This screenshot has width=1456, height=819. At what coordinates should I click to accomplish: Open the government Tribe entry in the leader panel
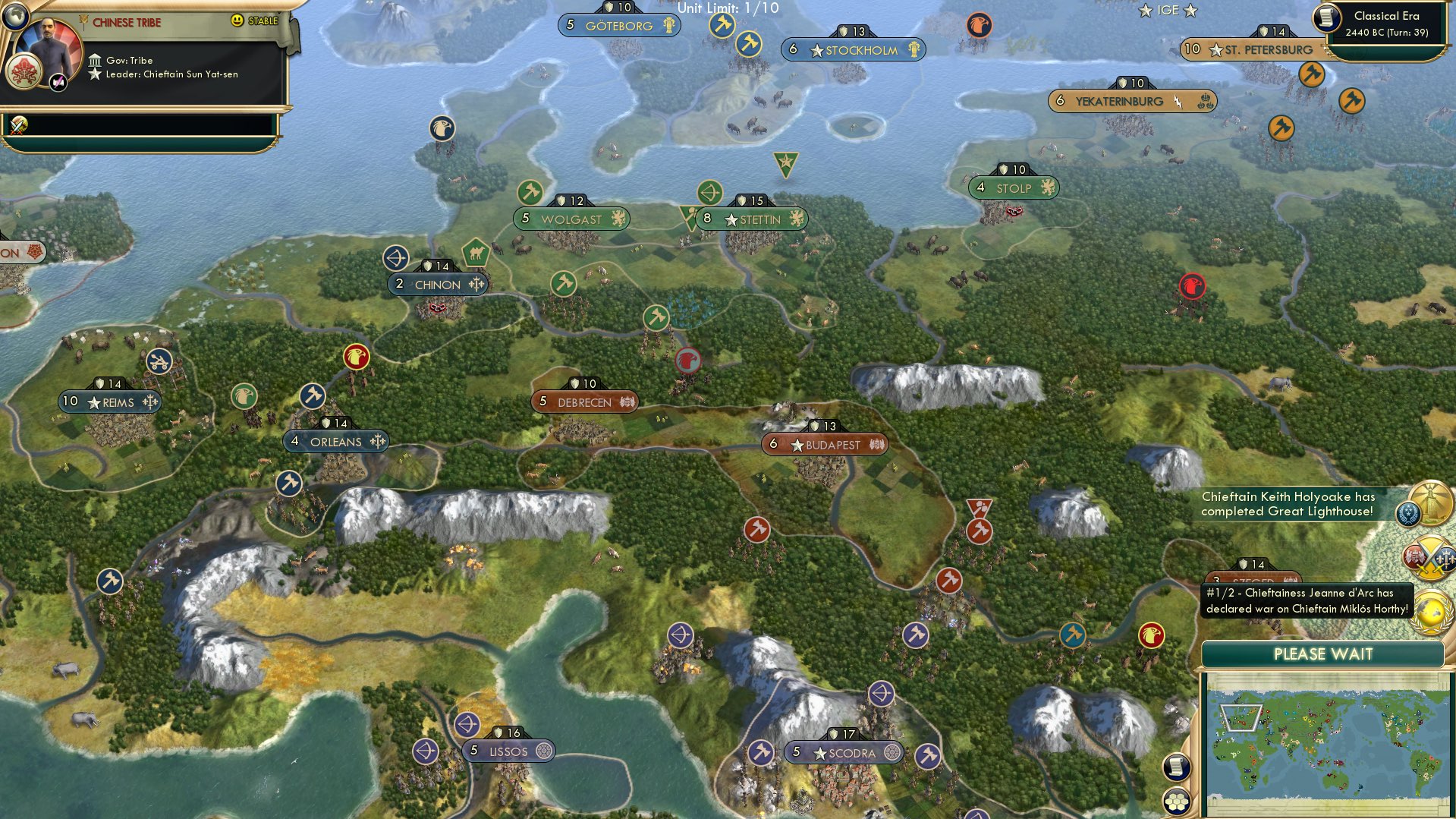click(131, 59)
